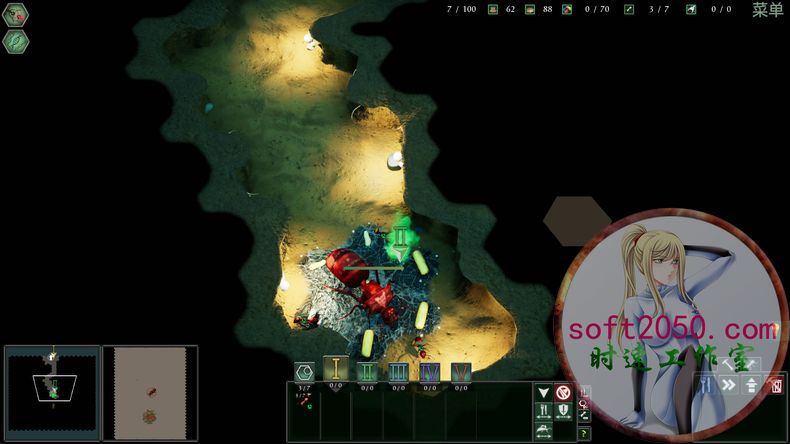Open the underground nest minimap
Screen dimensions: 790x444
(52, 393)
